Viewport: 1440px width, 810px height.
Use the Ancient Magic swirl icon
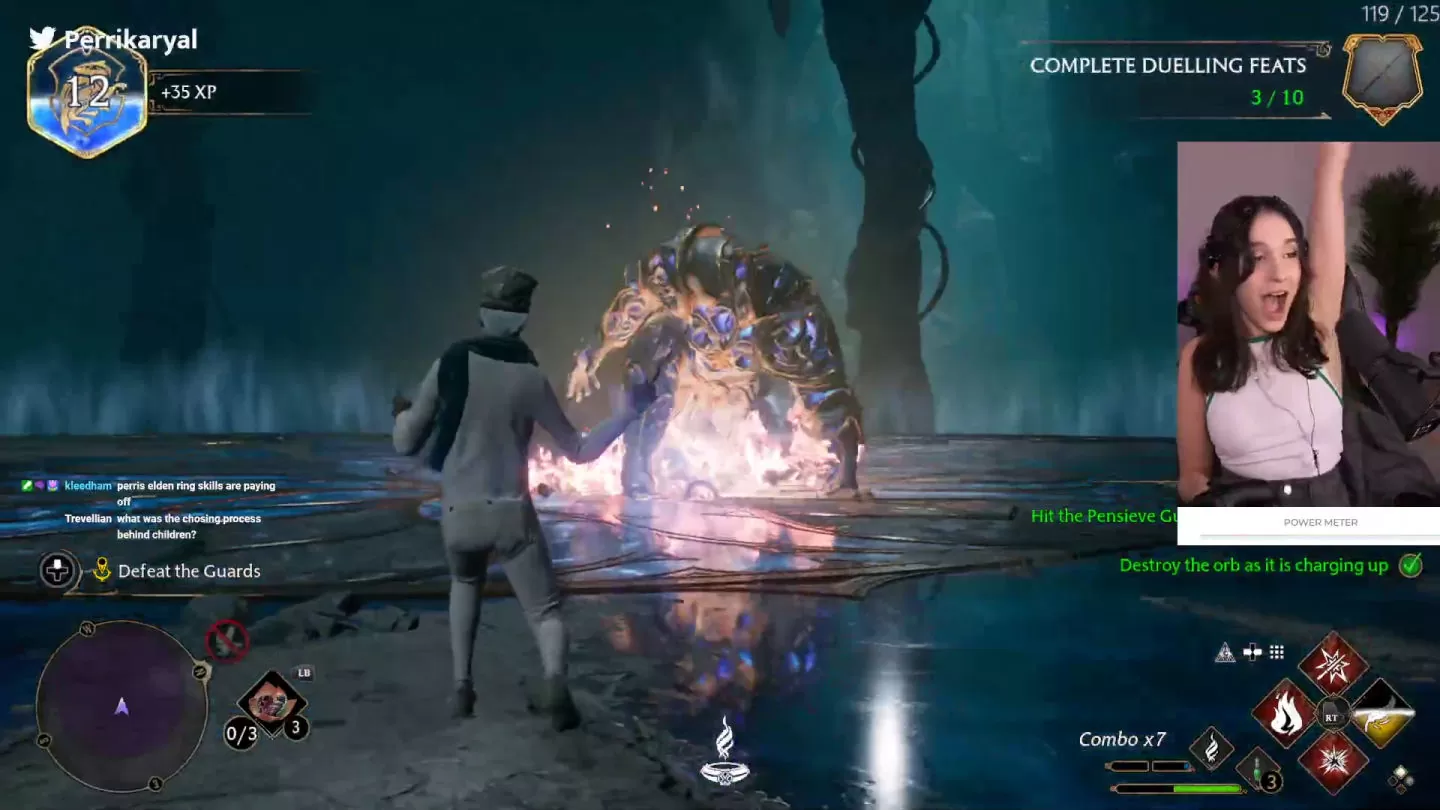tap(1211, 747)
